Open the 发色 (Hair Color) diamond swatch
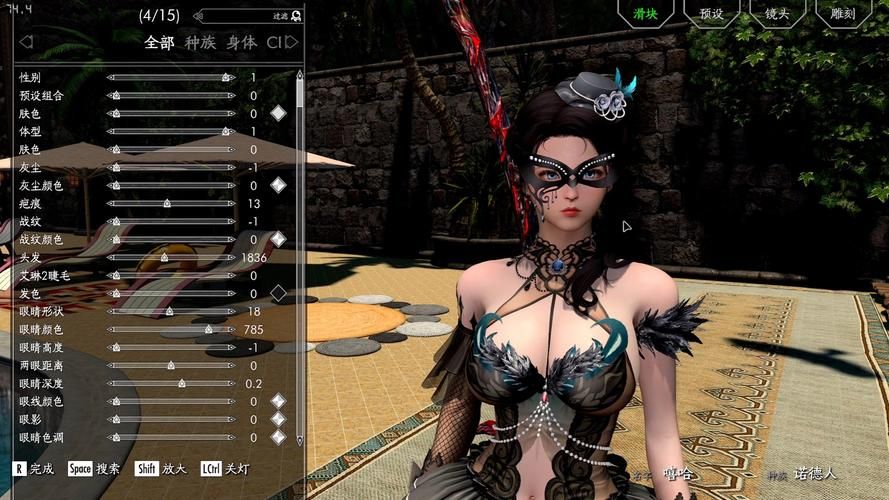Image resolution: width=889 pixels, height=500 pixels. pos(278,293)
